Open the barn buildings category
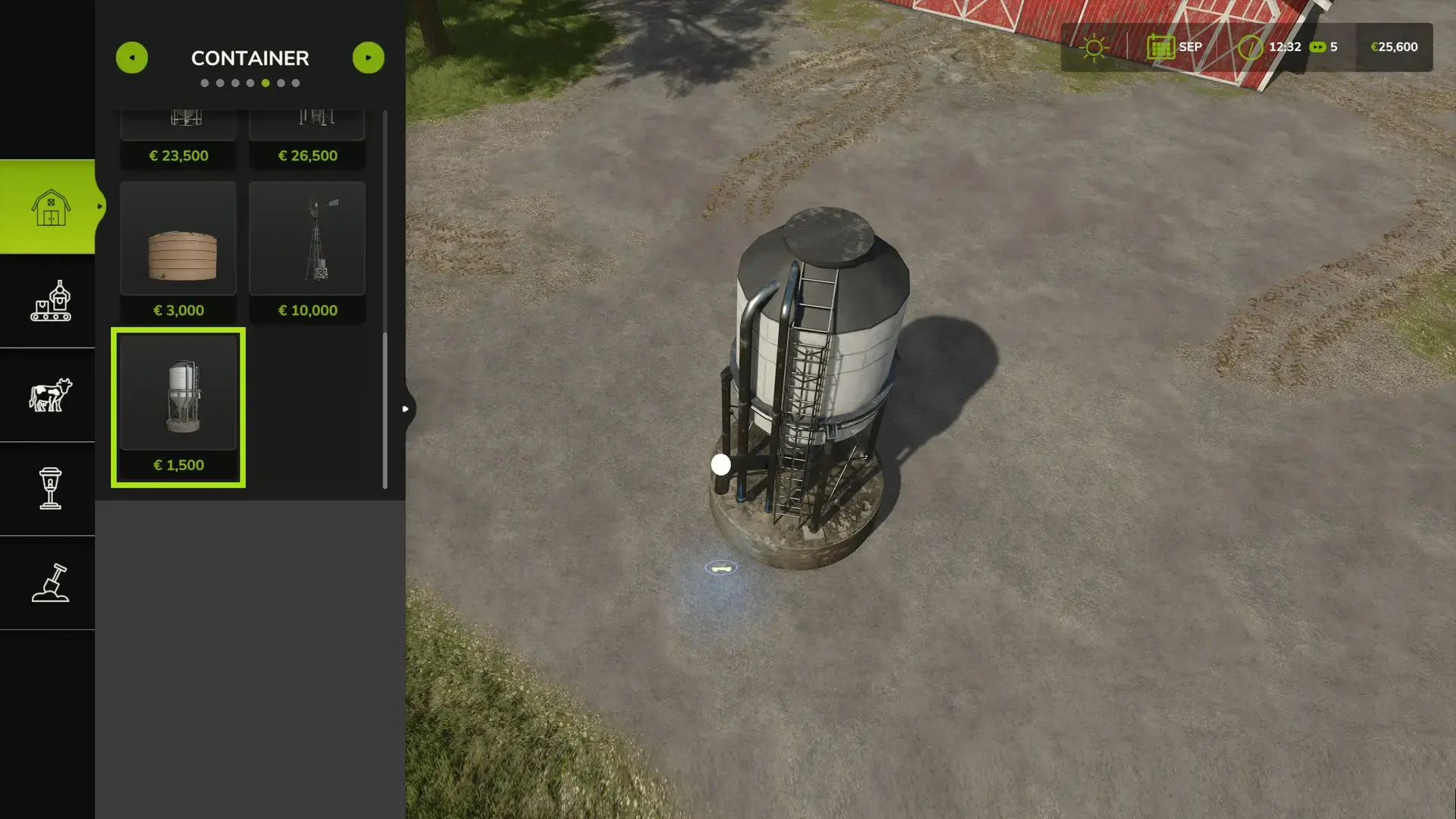 click(x=50, y=207)
